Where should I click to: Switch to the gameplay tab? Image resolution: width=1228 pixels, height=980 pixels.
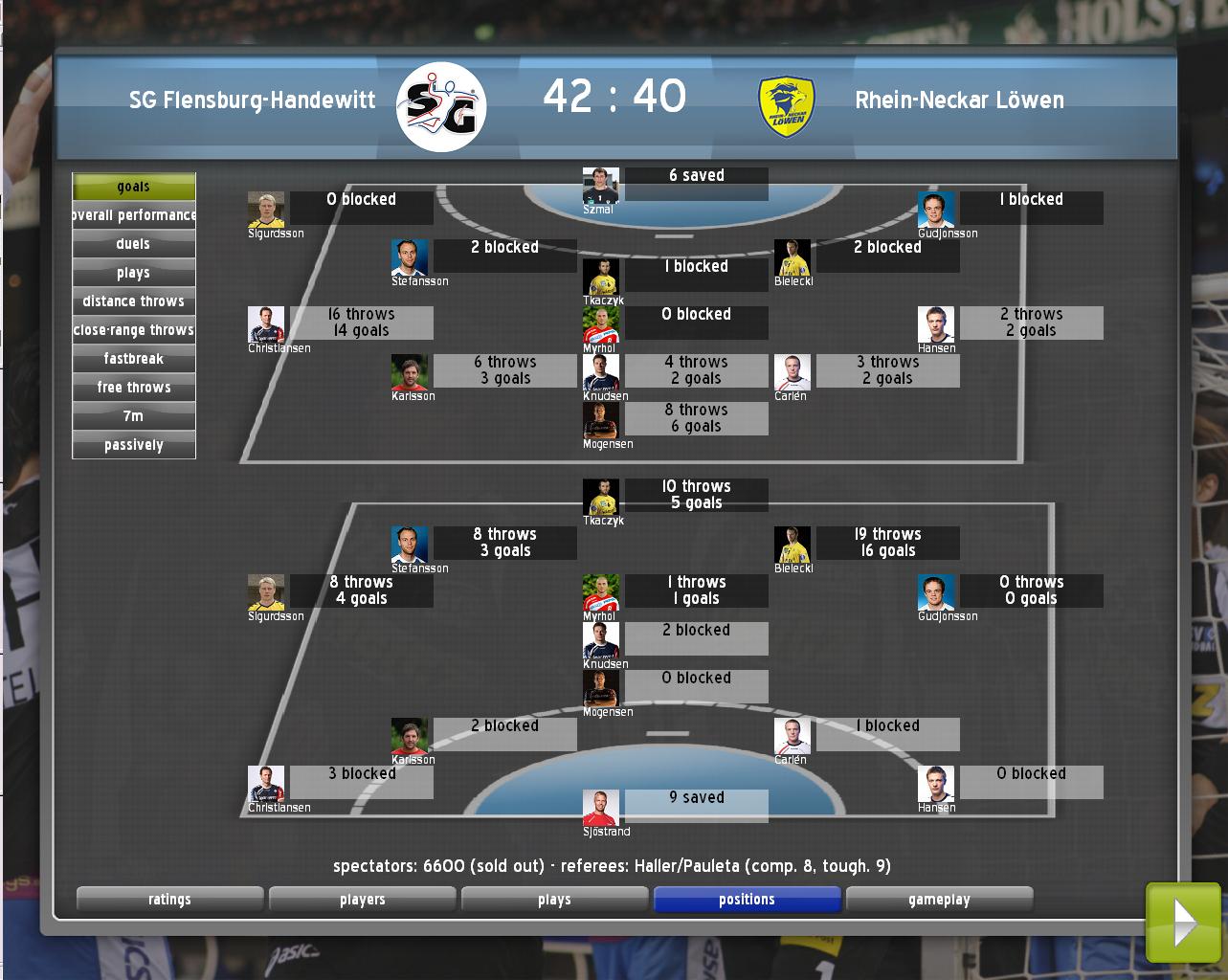pyautogui.click(x=940, y=900)
